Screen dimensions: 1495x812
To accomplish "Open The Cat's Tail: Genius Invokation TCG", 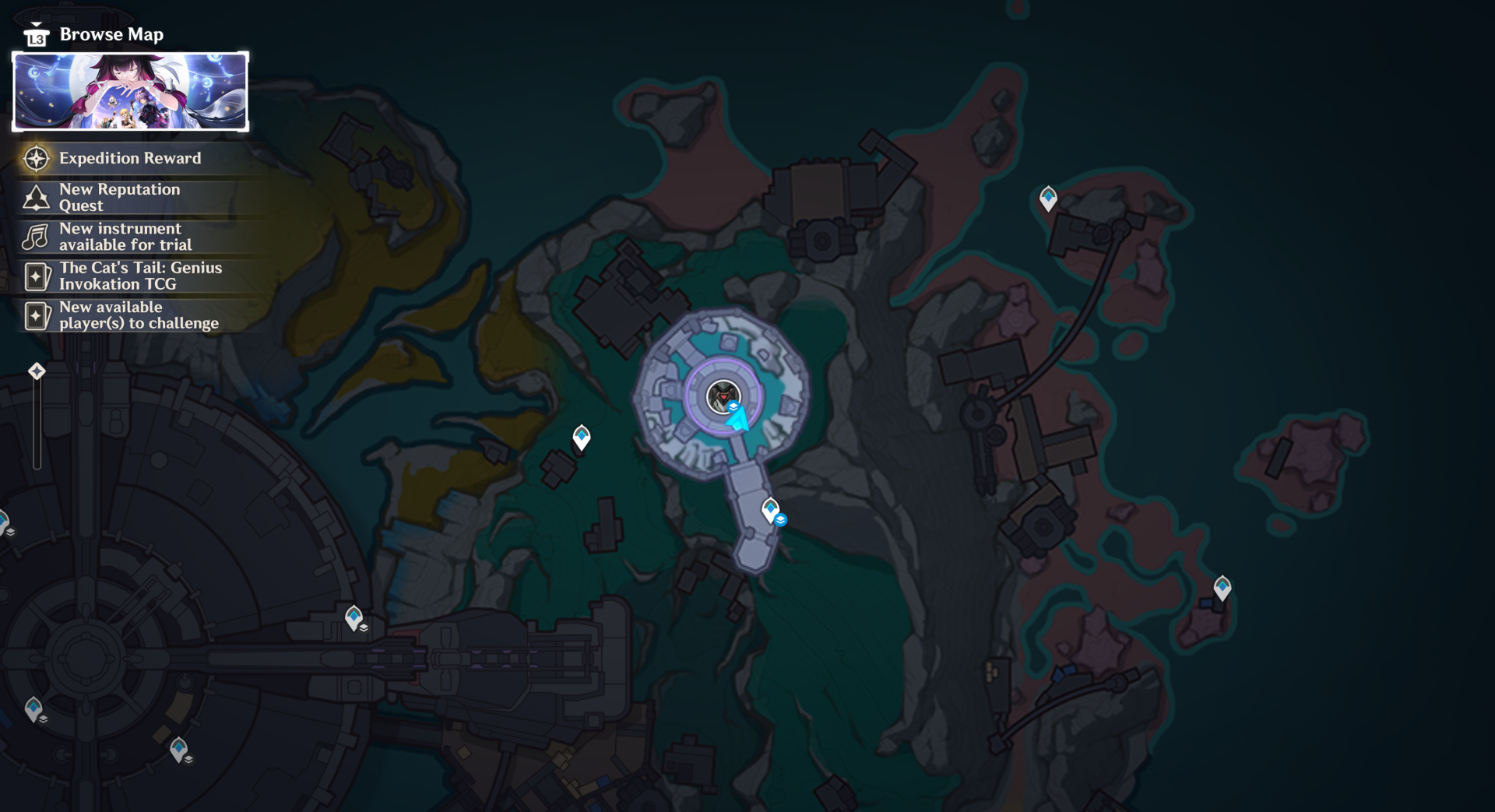I will pos(140,276).
